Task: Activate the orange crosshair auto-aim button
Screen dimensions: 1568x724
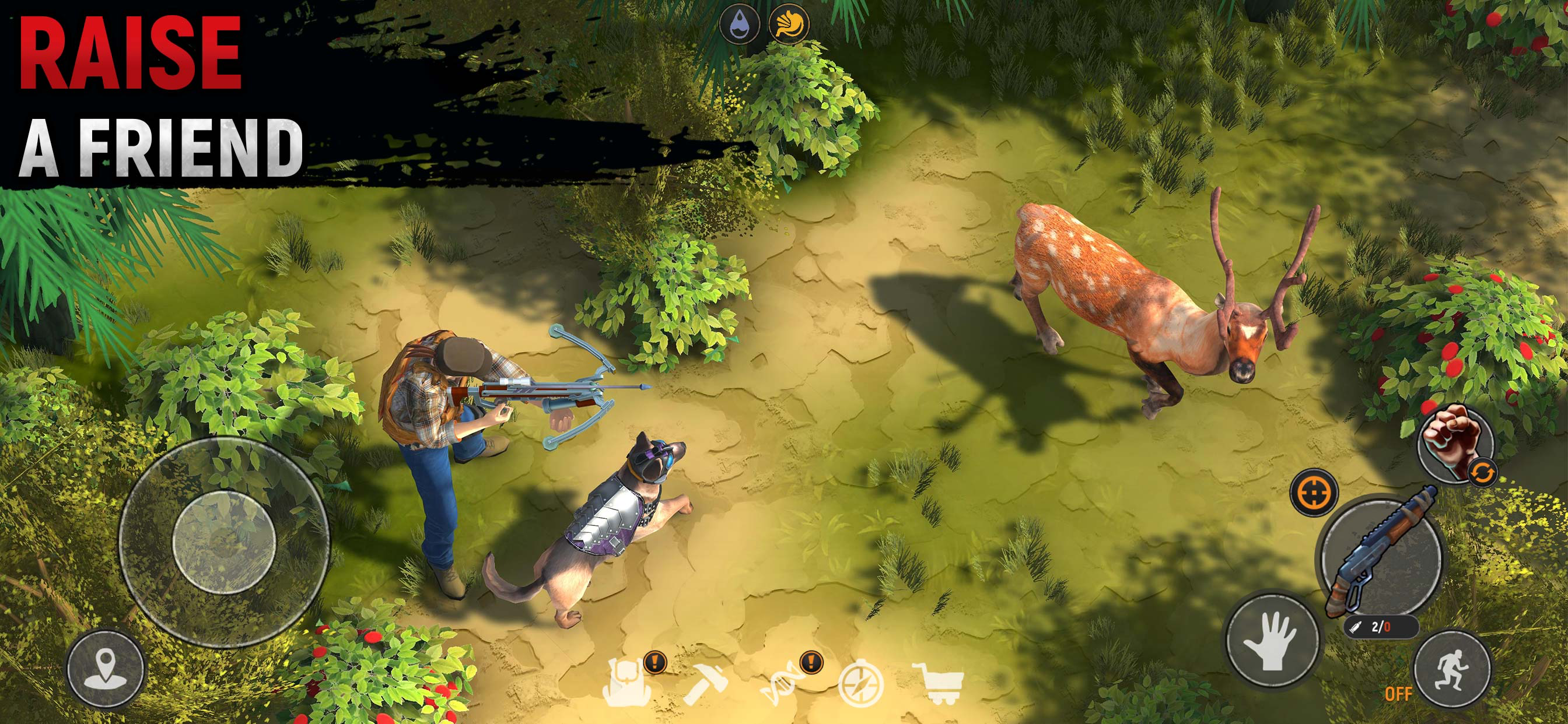Action: 1314,490
